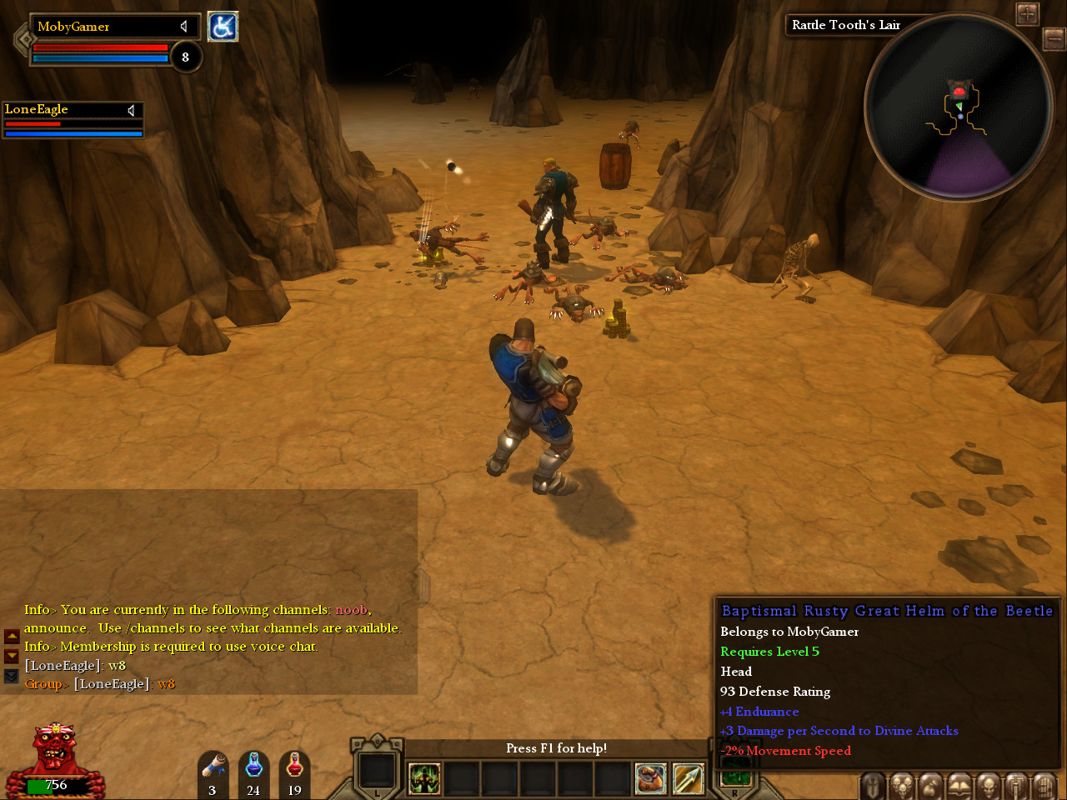Screen dimensions: 1067x800
Task: Toggle the speaker icon beside MobyGamer
Action: click(184, 27)
